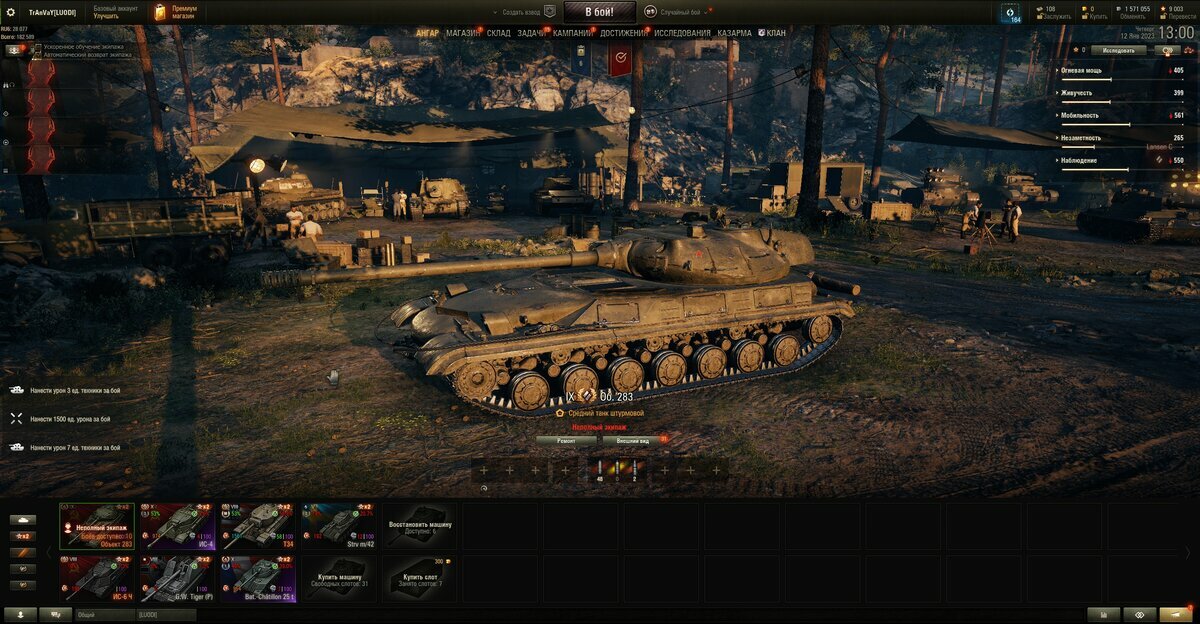Open Восстановить машину tile
This screenshot has height=624, width=1200.
pyautogui.click(x=419, y=525)
